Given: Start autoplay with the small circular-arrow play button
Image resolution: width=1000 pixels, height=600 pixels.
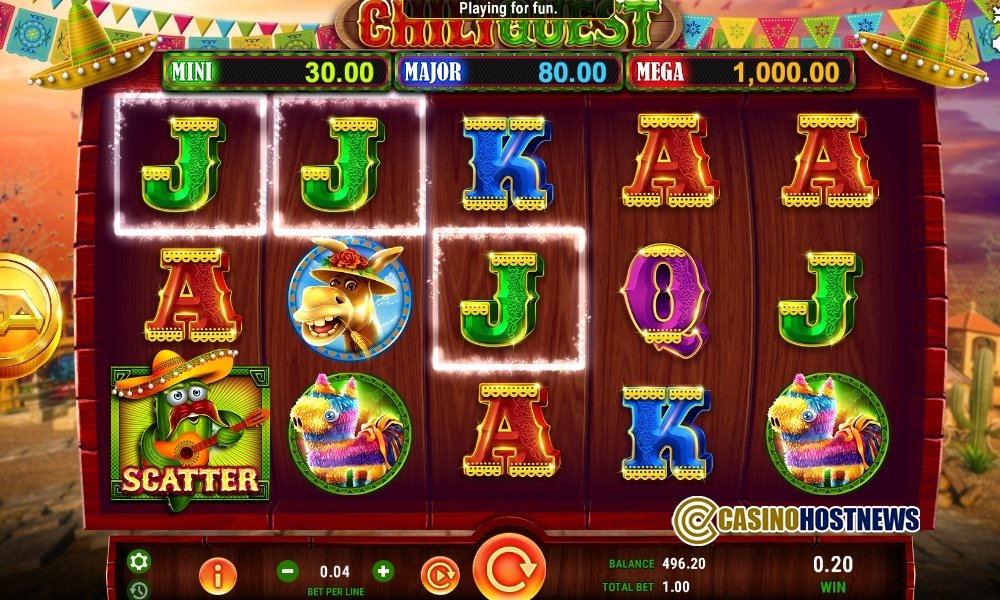Looking at the screenshot, I should tap(438, 574).
